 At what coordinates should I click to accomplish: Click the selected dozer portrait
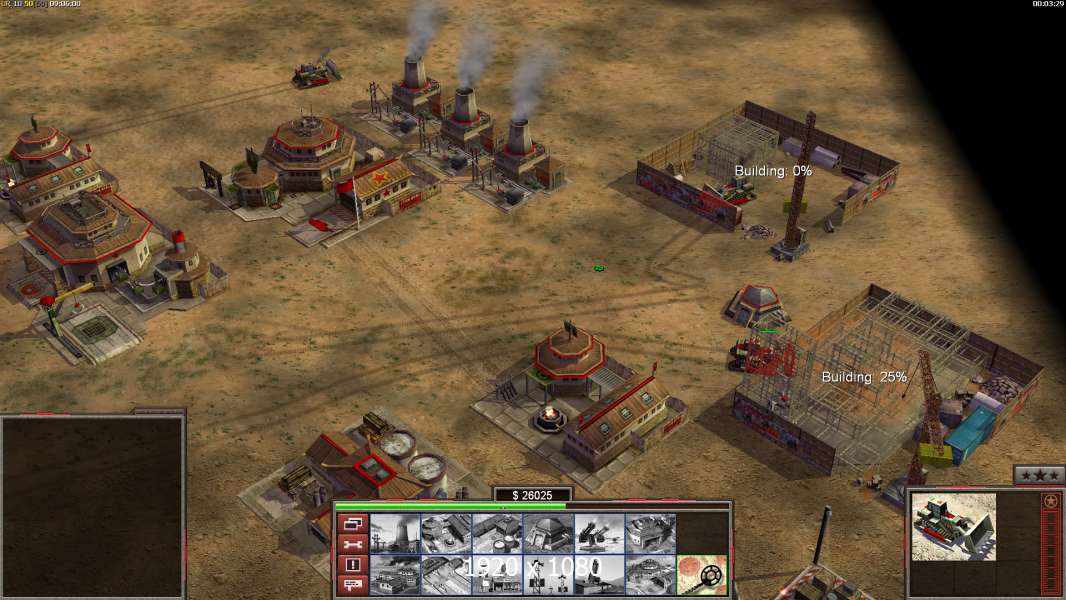[954, 526]
